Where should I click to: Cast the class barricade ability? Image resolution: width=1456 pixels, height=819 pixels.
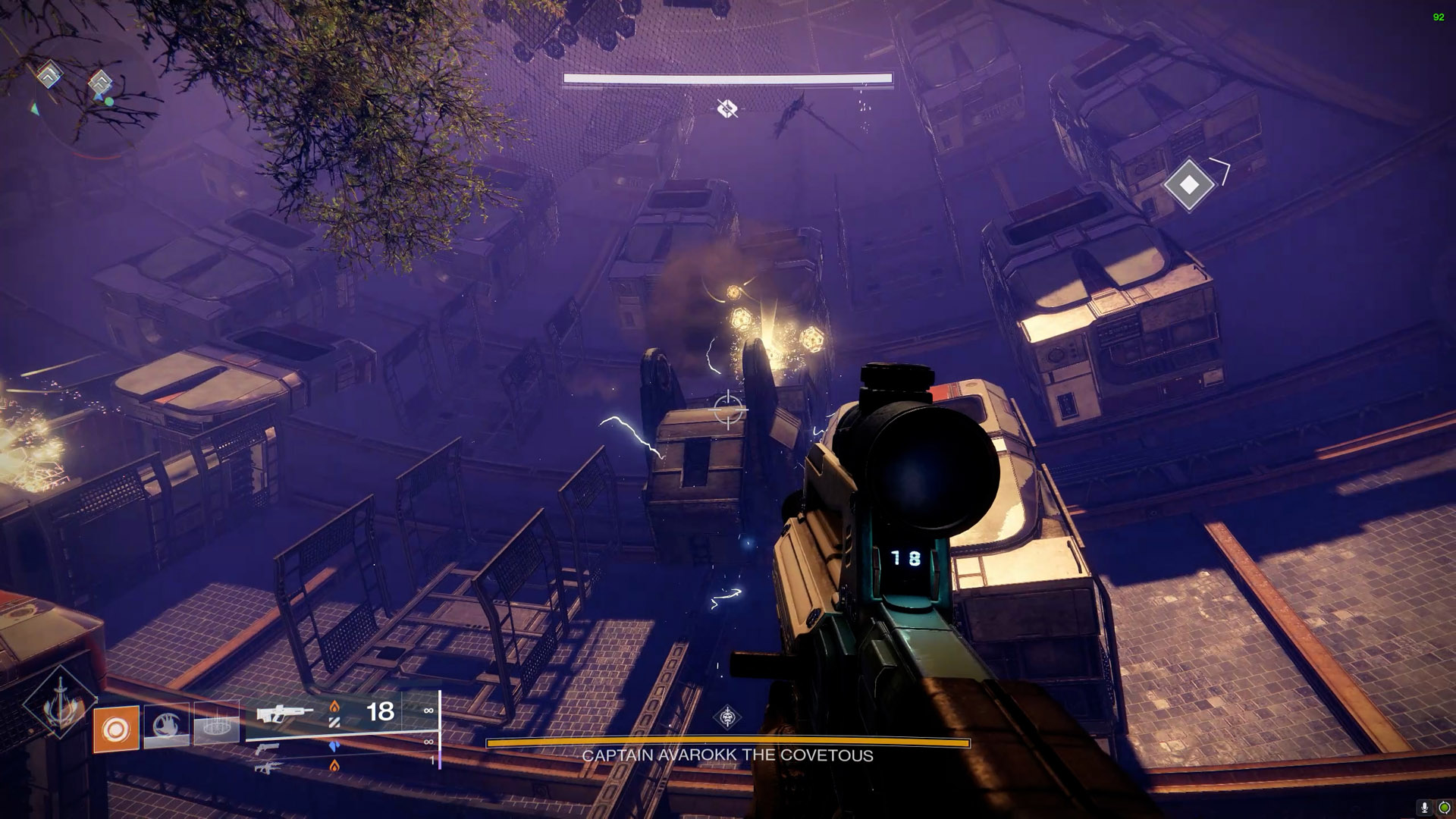tap(216, 726)
